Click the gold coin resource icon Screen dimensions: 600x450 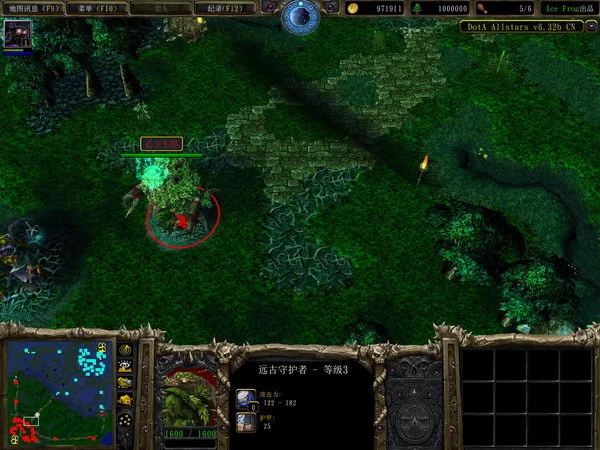[353, 8]
